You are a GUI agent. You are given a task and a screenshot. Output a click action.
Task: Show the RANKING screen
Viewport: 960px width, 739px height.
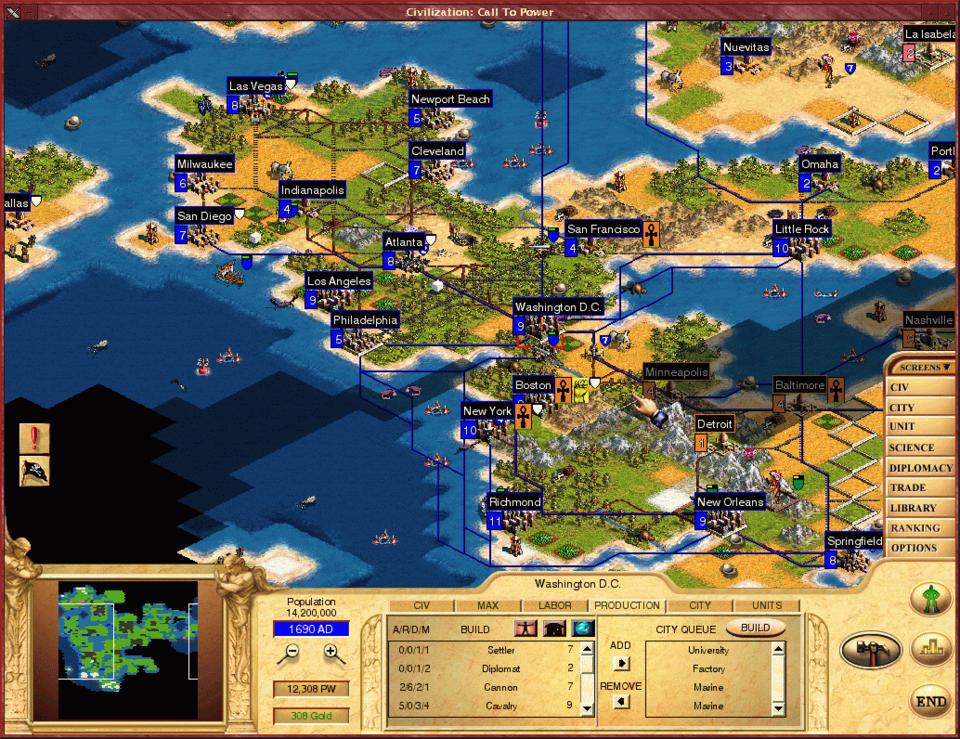914,528
